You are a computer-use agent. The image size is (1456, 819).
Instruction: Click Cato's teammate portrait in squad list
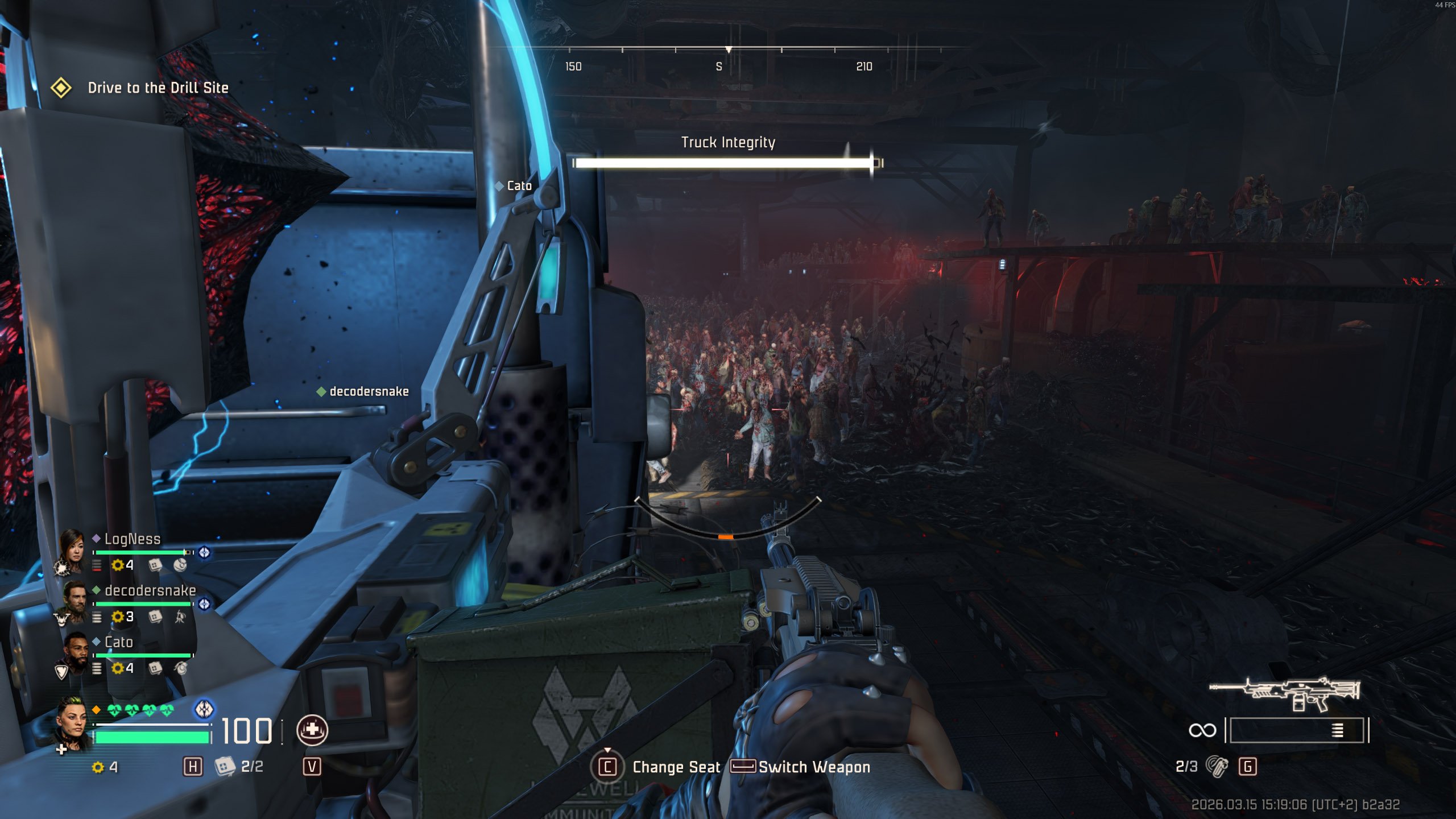pos(75,652)
